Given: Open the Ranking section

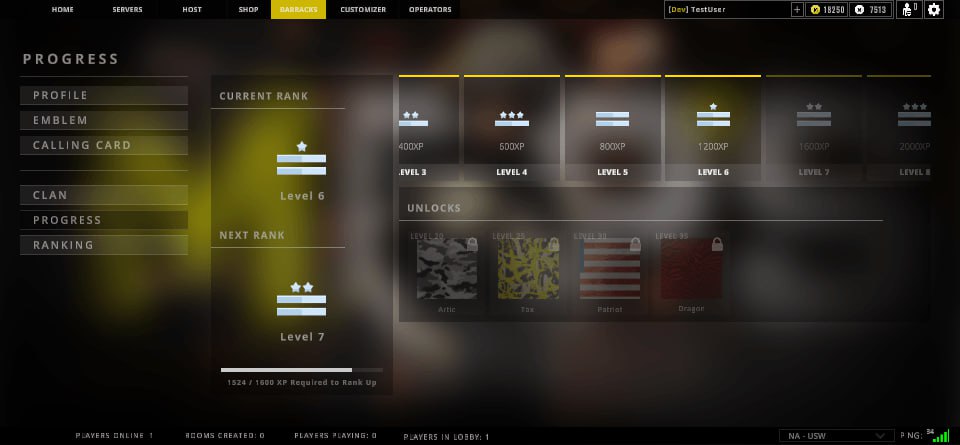Looking at the screenshot, I should (x=104, y=246).
